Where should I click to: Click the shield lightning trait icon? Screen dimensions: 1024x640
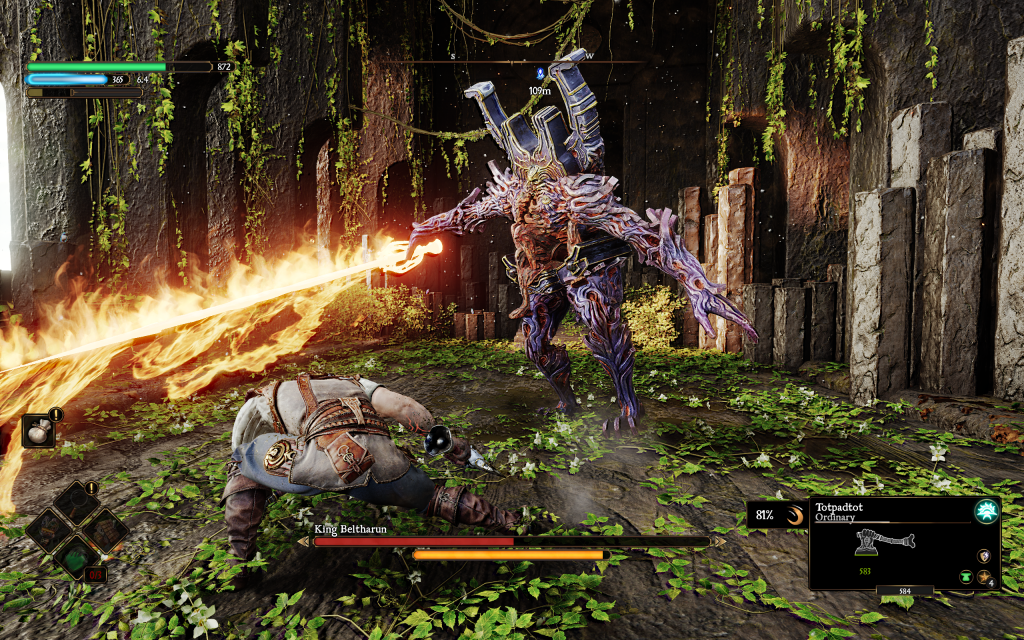coord(984,556)
